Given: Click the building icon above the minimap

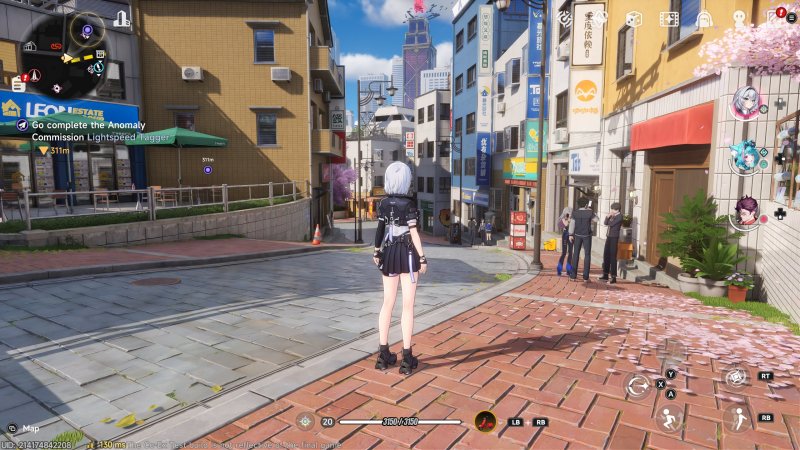Looking at the screenshot, I should pyautogui.click(x=121, y=18).
